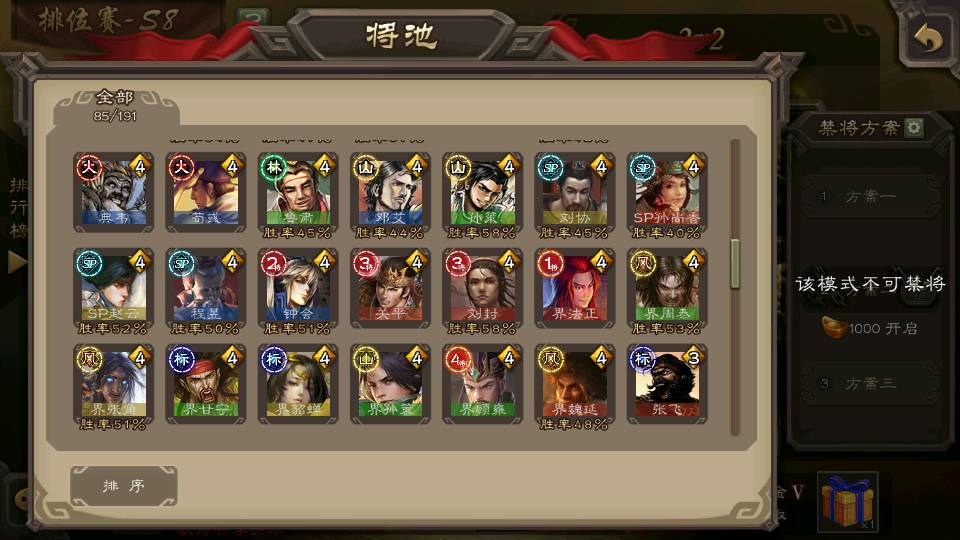The height and width of the screenshot is (540, 960).
Task: Select the 钟会 general card
Action: pyautogui.click(x=296, y=287)
